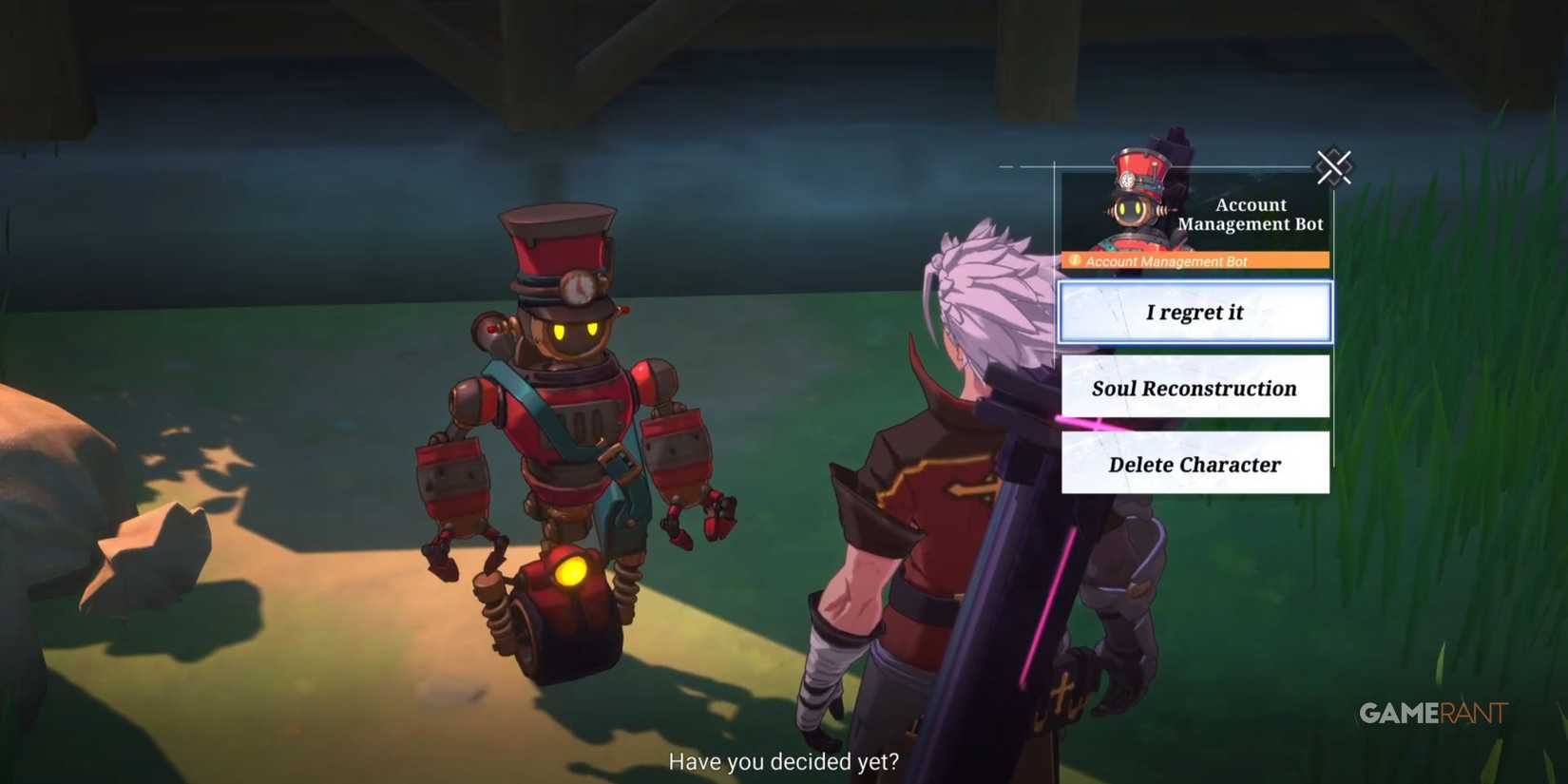
Task: Select the Soul Reconstruction option
Action: [1195, 388]
